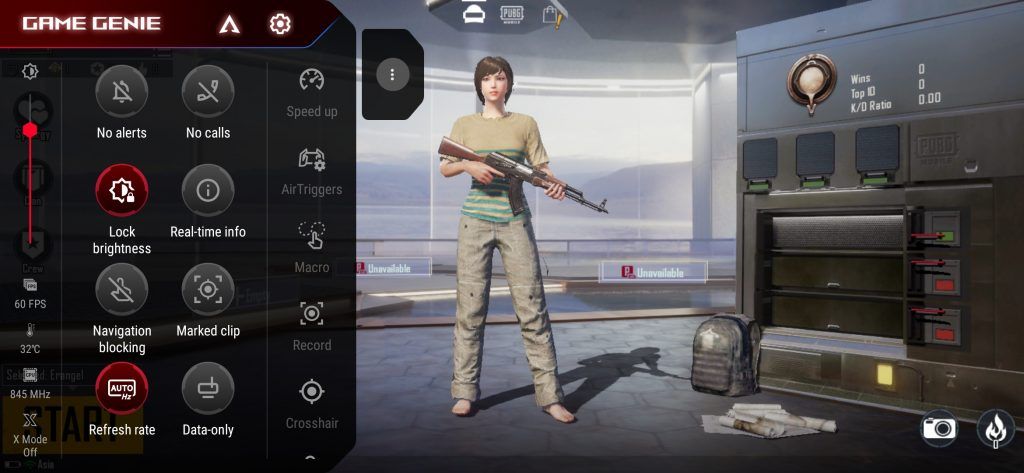Open the shopping bag icon
The height and width of the screenshot is (473, 1024).
(550, 14)
